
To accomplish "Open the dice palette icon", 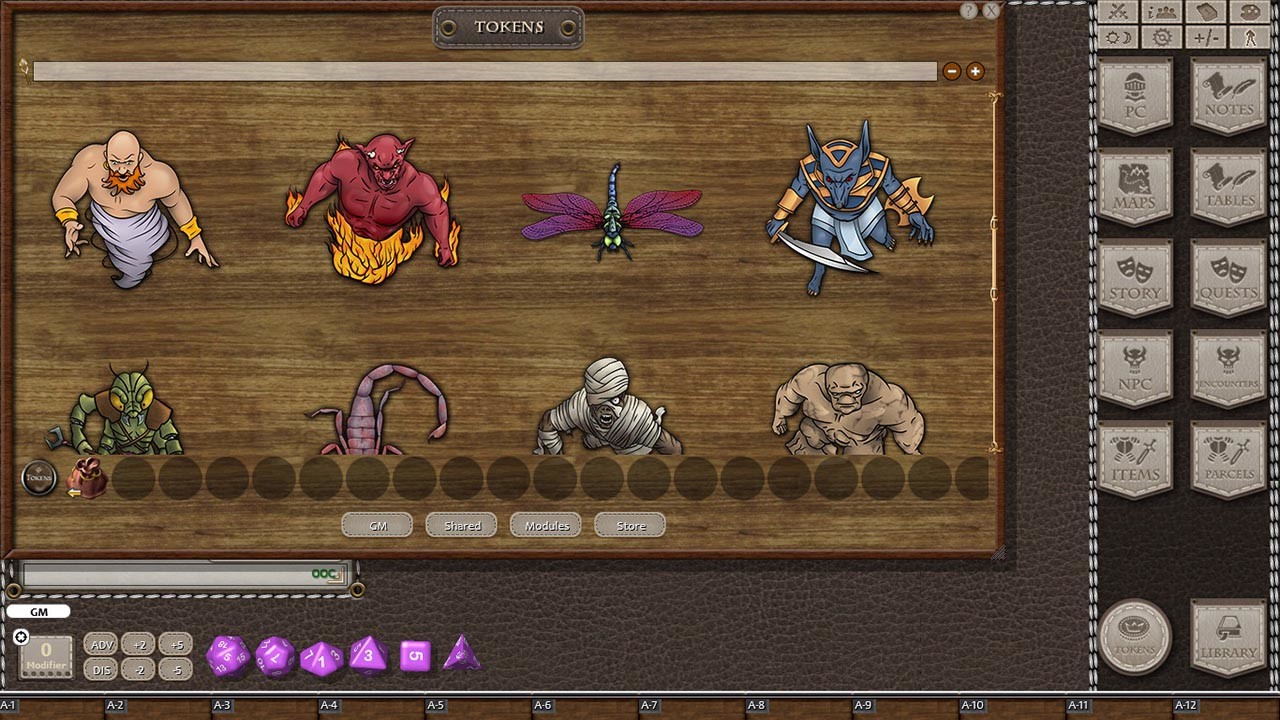I will pos(1250,13).
